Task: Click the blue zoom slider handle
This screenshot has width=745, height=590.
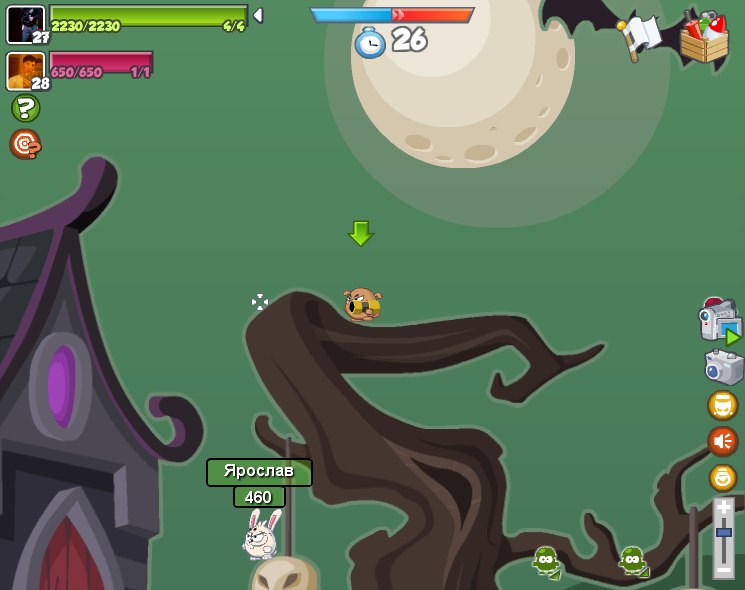Action: click(x=723, y=533)
